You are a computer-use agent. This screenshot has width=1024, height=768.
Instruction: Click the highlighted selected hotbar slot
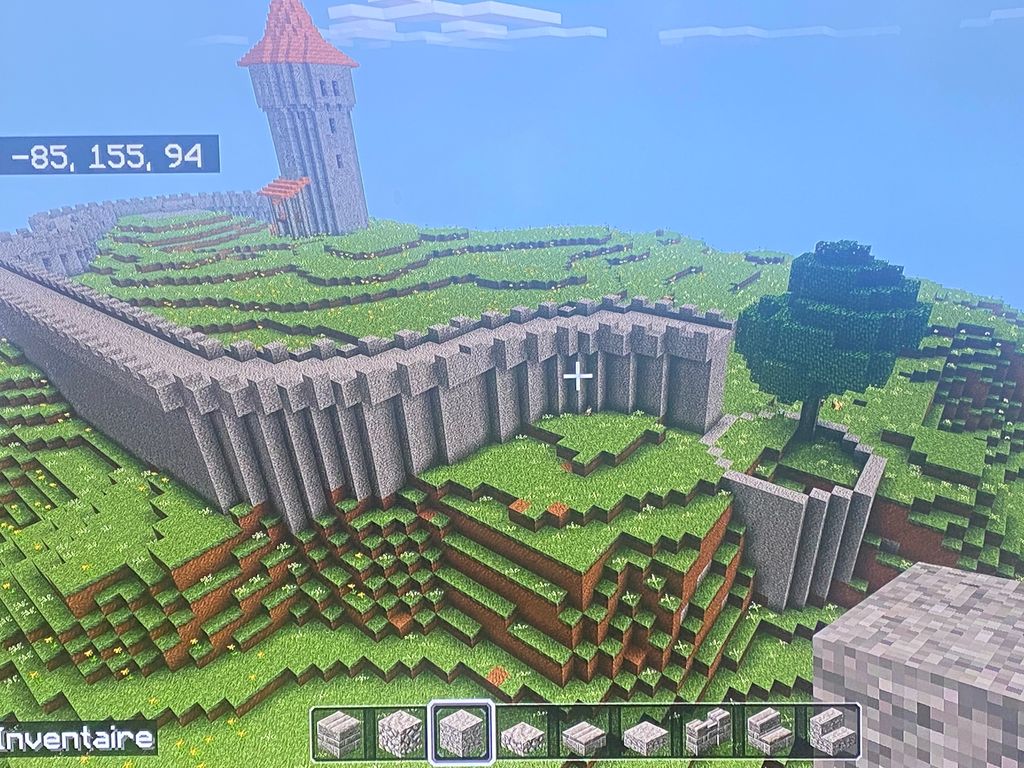(x=461, y=733)
